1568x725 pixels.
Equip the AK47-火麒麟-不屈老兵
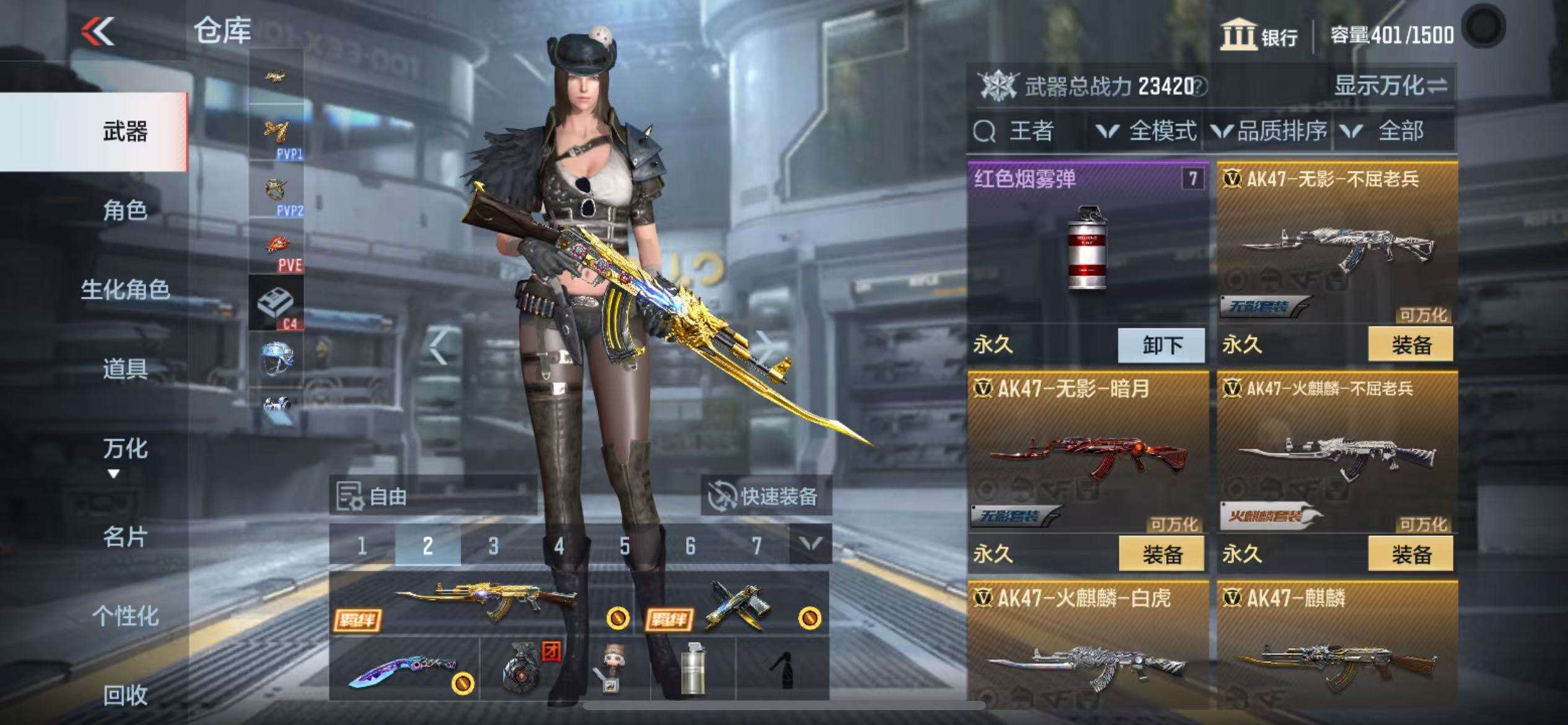tap(1411, 555)
